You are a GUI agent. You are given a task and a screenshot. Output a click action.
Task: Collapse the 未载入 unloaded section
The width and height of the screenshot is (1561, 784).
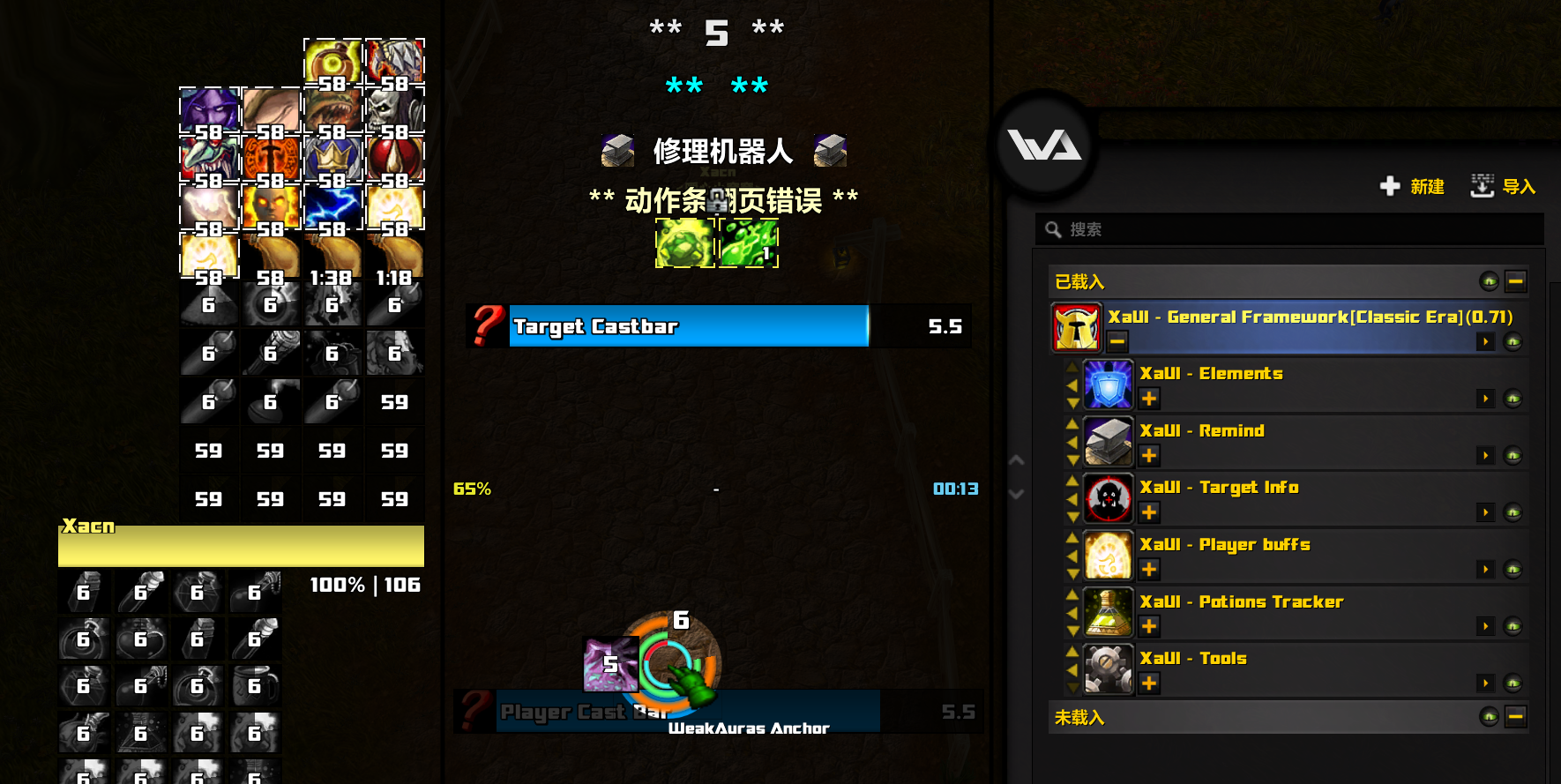pos(1516,717)
